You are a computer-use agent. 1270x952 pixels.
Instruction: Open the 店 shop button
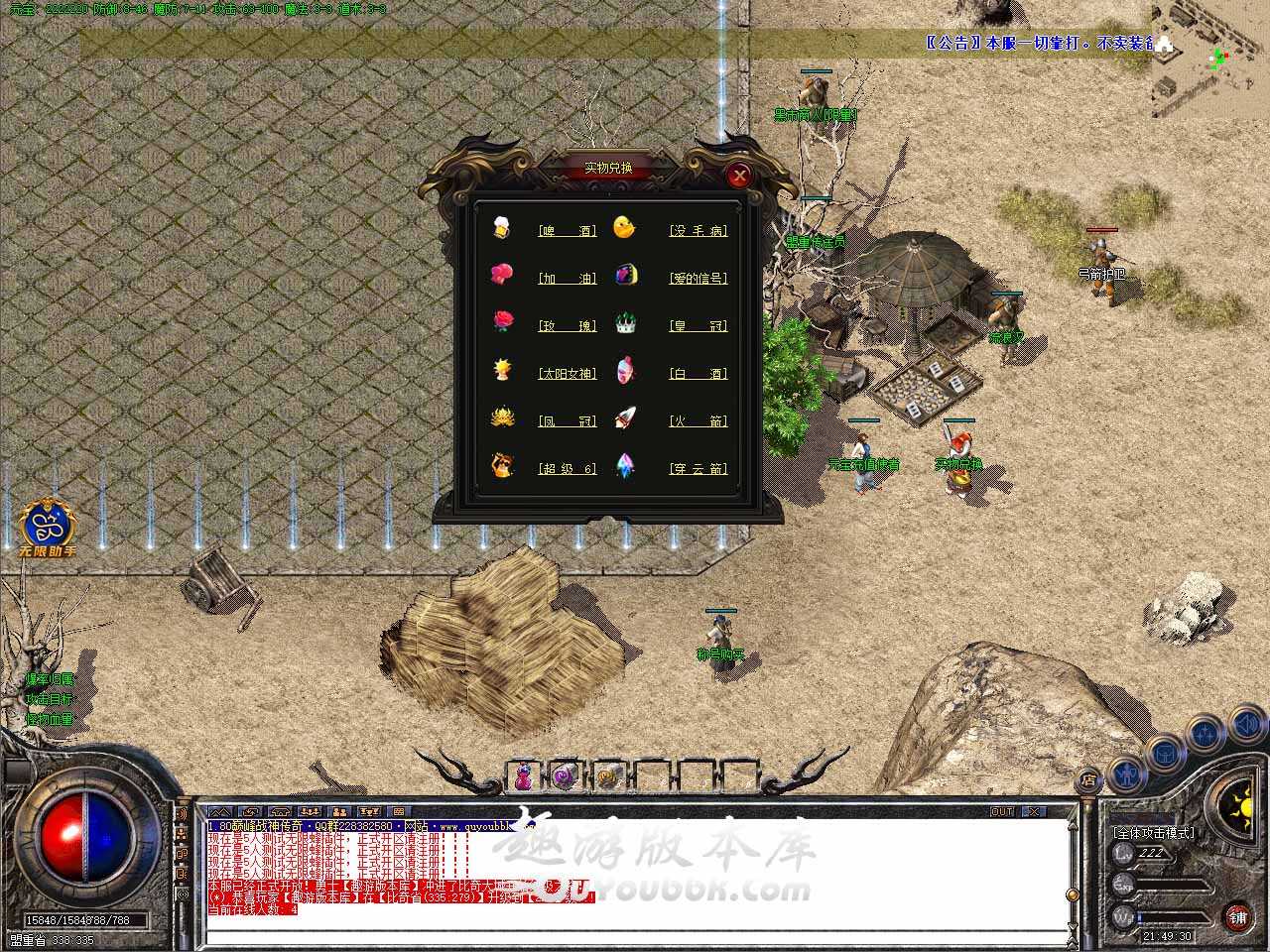click(x=1088, y=779)
